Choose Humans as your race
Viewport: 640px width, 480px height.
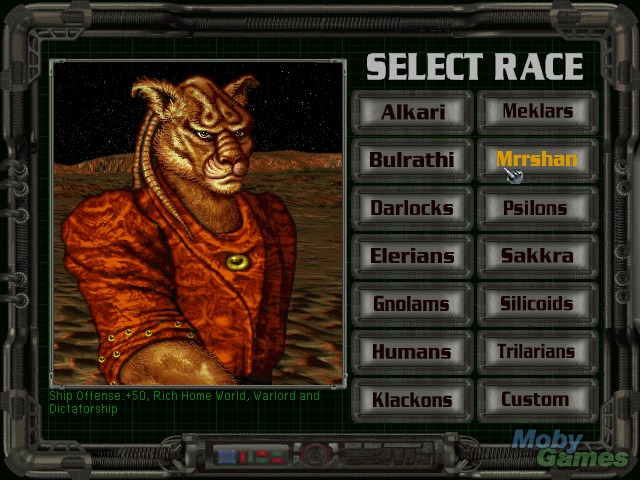(412, 352)
